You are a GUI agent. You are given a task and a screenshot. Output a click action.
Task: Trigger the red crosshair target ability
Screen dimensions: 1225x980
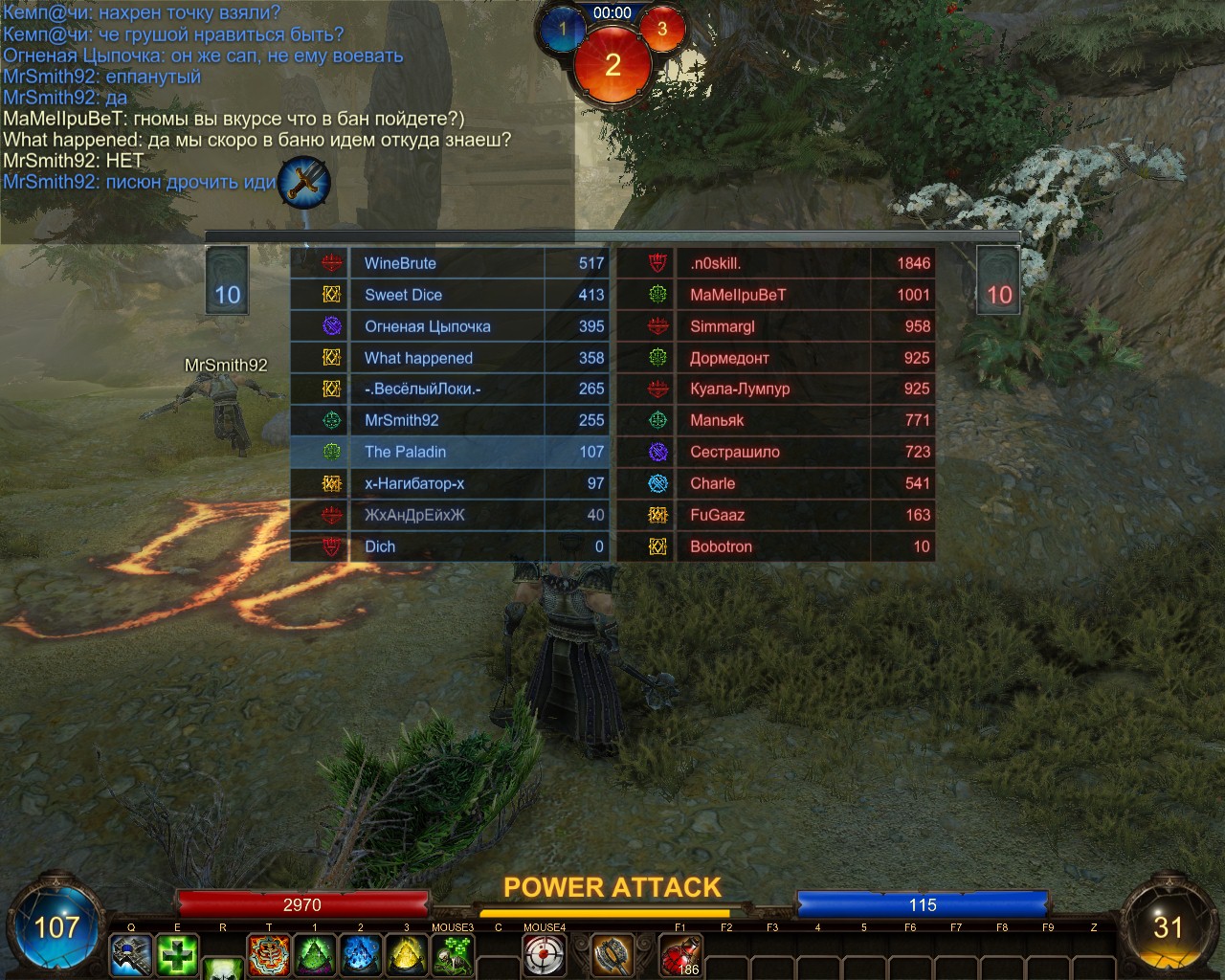[x=545, y=954]
